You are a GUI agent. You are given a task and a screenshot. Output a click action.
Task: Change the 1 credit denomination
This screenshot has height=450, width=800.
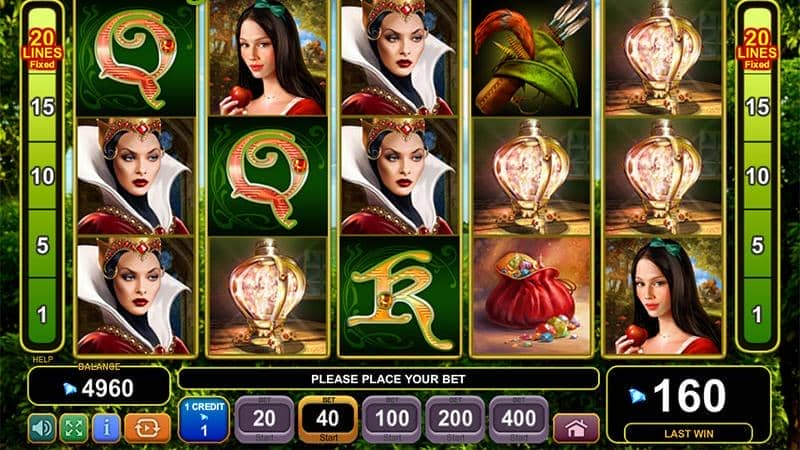click(x=204, y=420)
